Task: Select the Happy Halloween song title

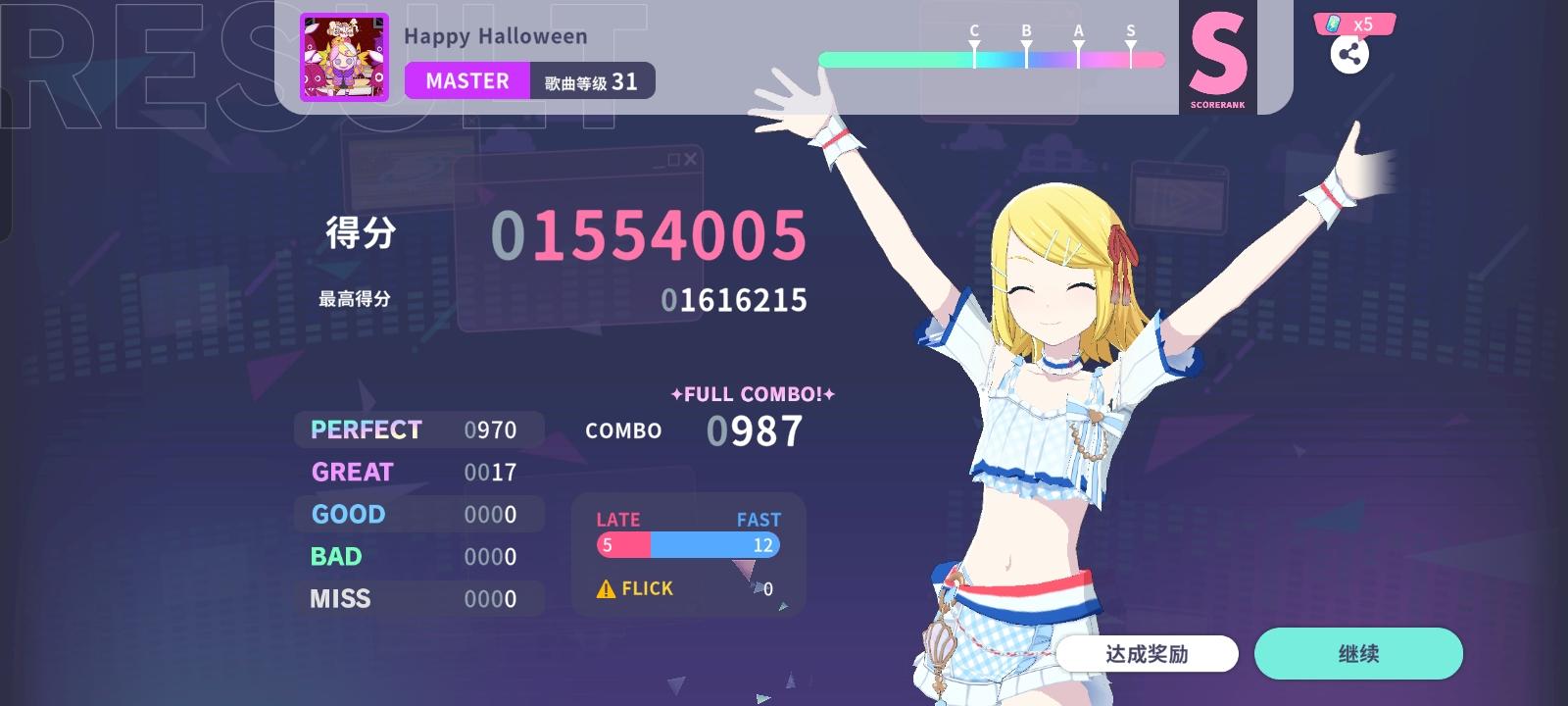Action: coord(495,36)
